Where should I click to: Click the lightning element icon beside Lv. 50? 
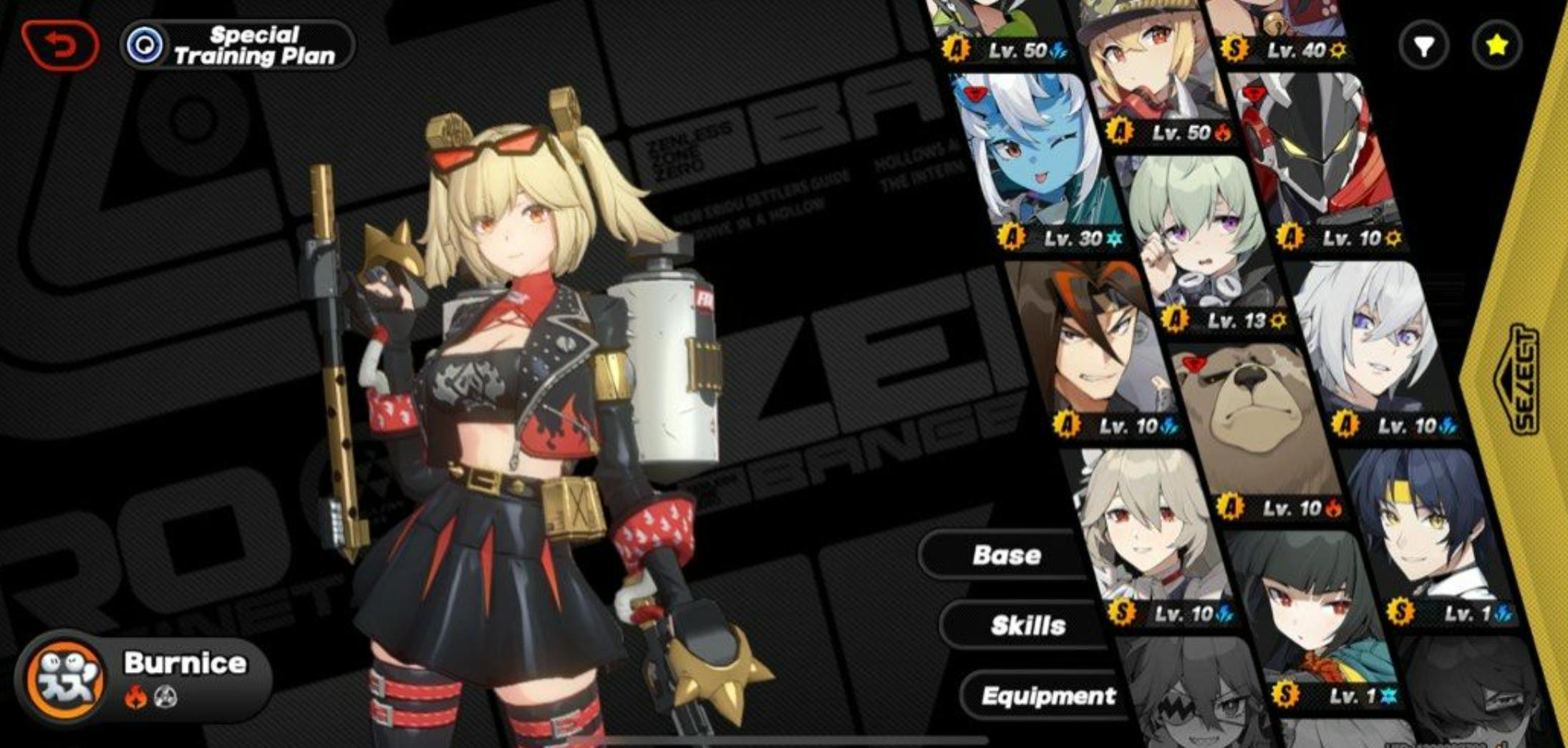tap(1060, 50)
